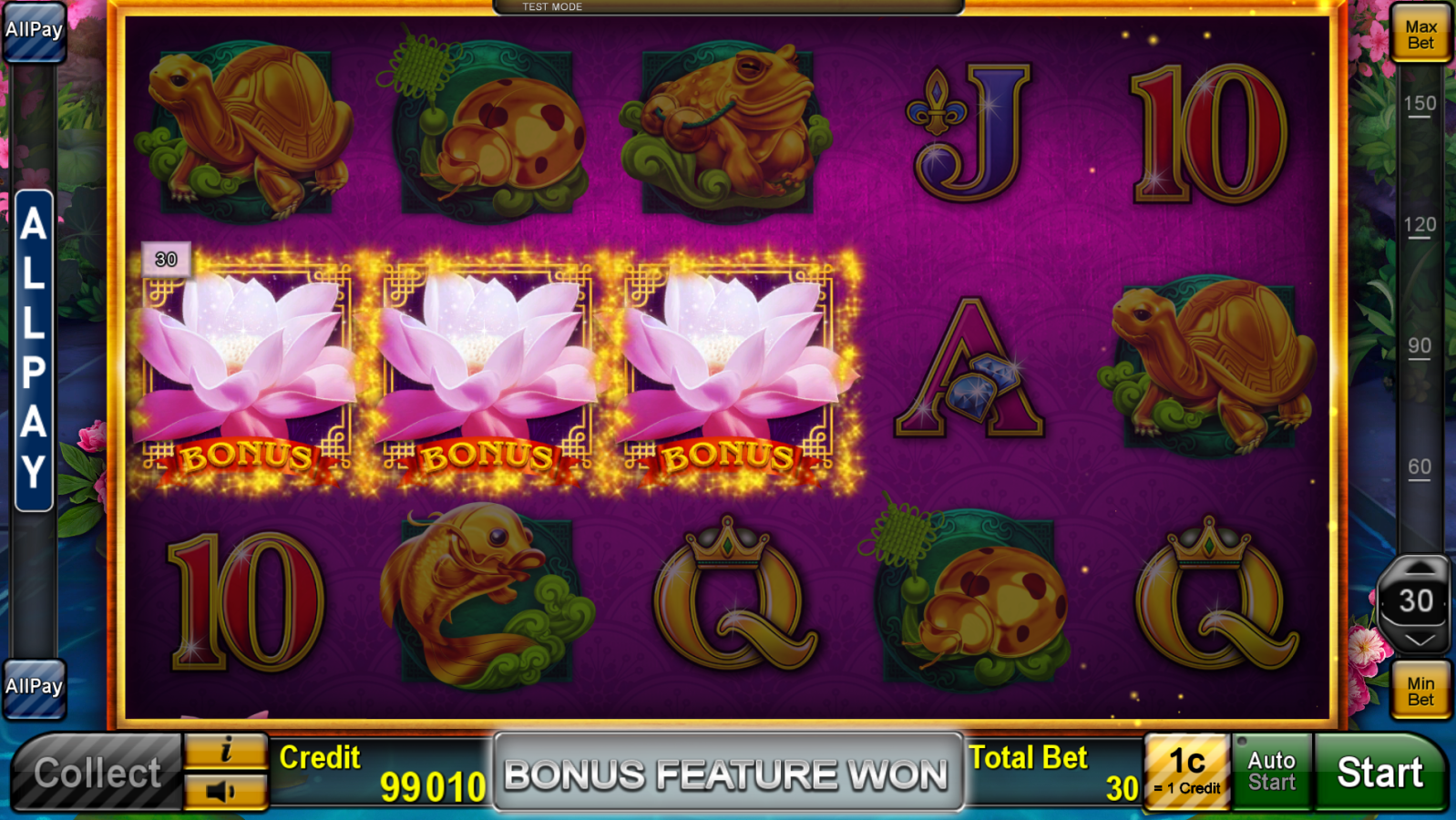Click the top AllPay button
Image resolution: width=1456 pixels, height=820 pixels.
(x=34, y=31)
